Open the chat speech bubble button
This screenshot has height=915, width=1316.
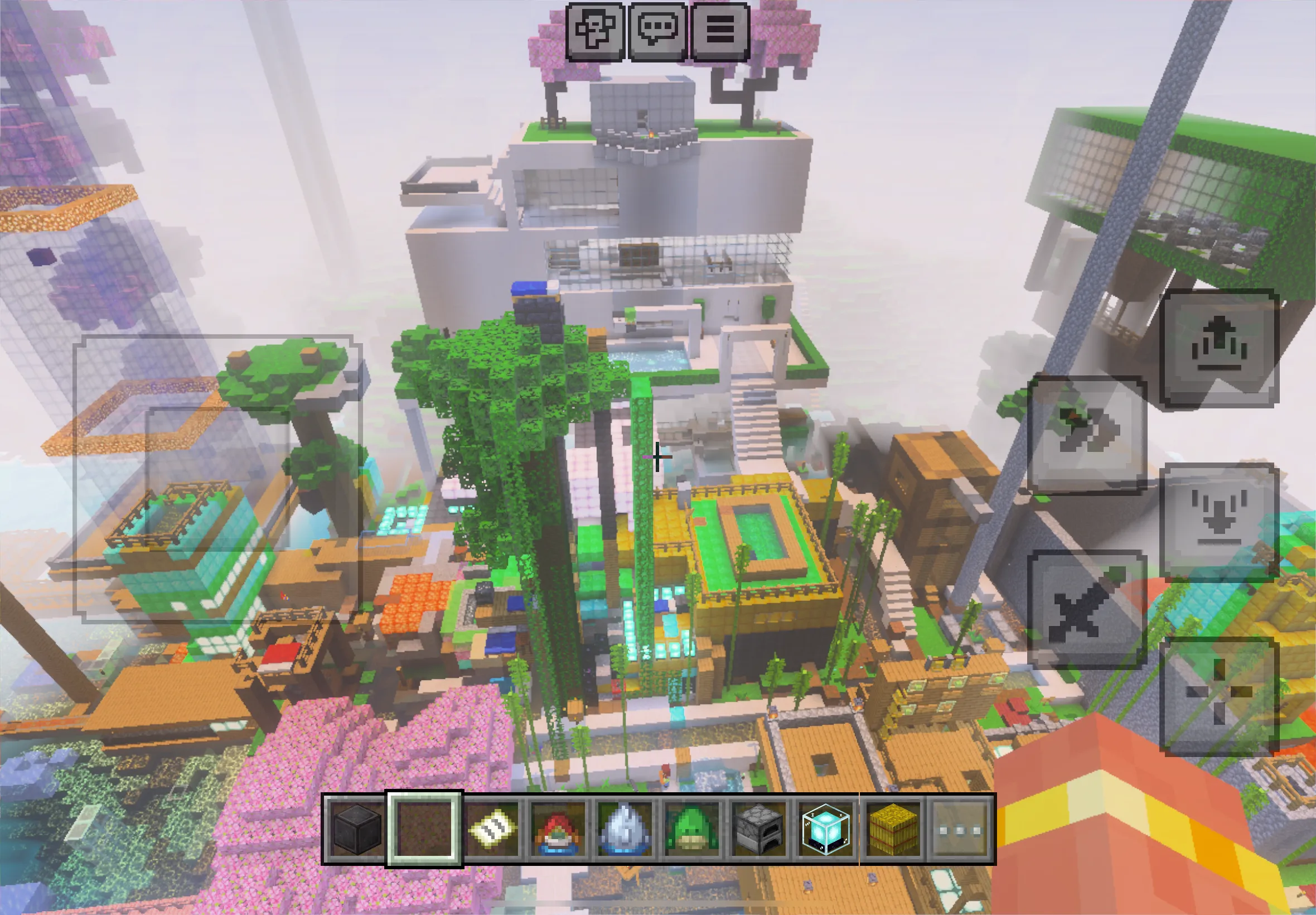[657, 32]
